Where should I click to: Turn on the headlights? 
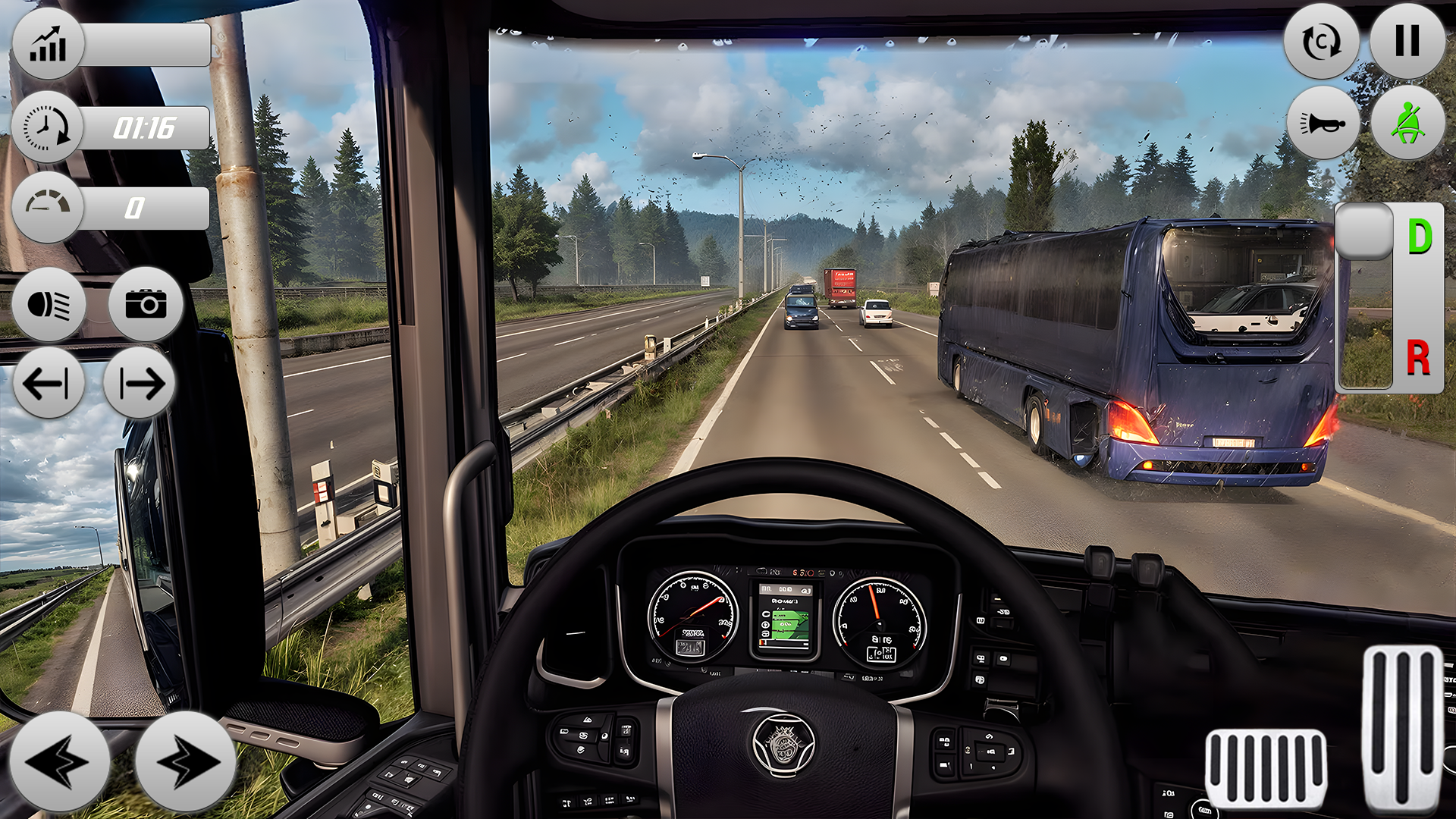pos(49,305)
